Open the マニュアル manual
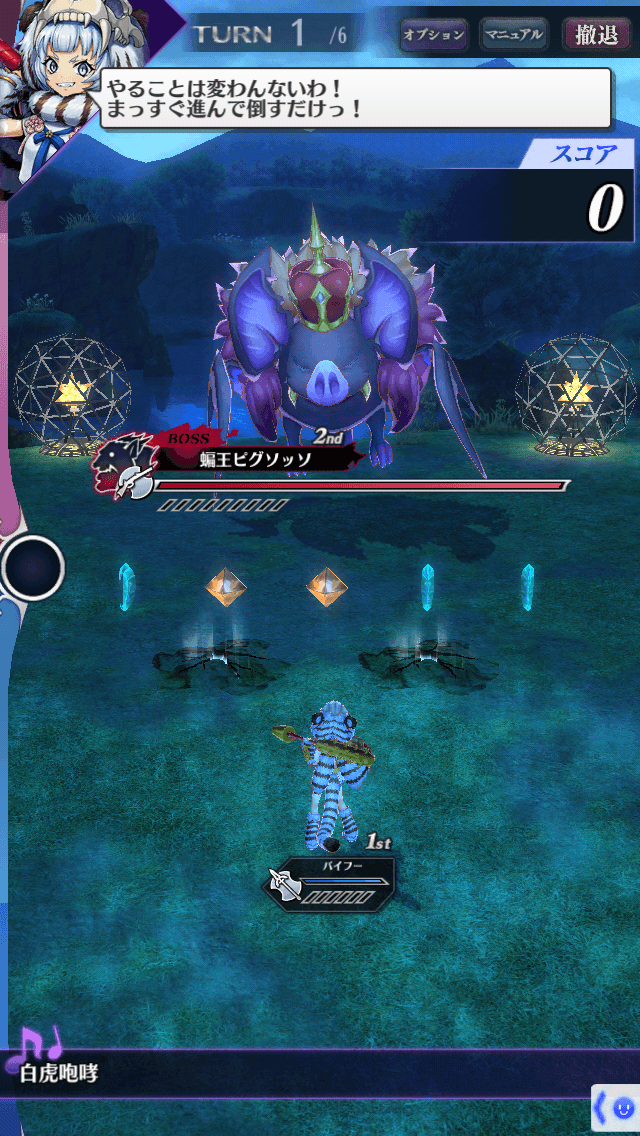Viewport: 640px width, 1136px height. tap(513, 35)
